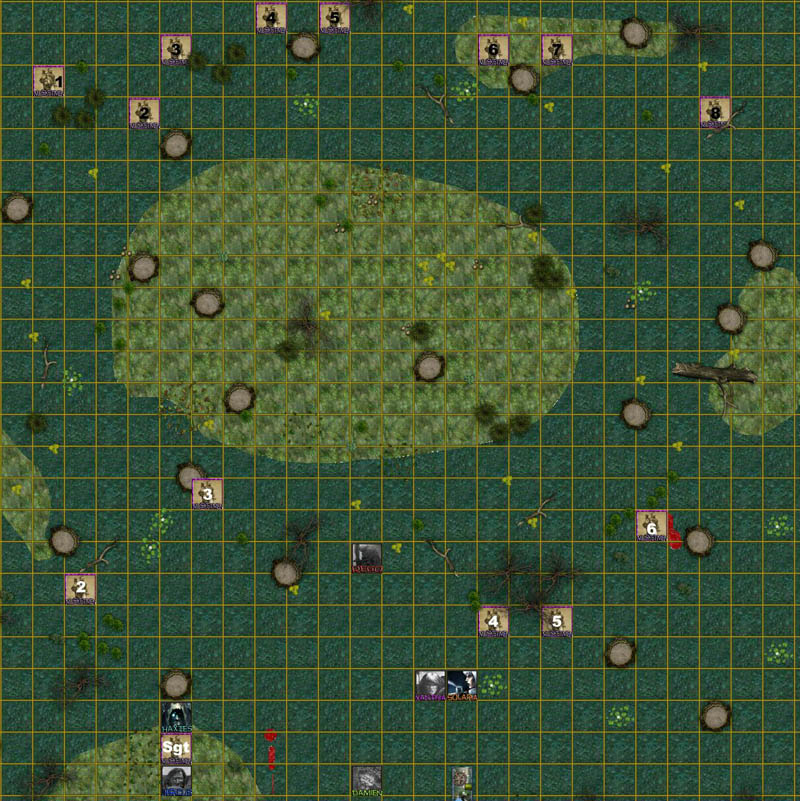Pick the purple-labelled portrait token beside Solara
This screenshot has height=801, width=800.
click(x=430, y=685)
